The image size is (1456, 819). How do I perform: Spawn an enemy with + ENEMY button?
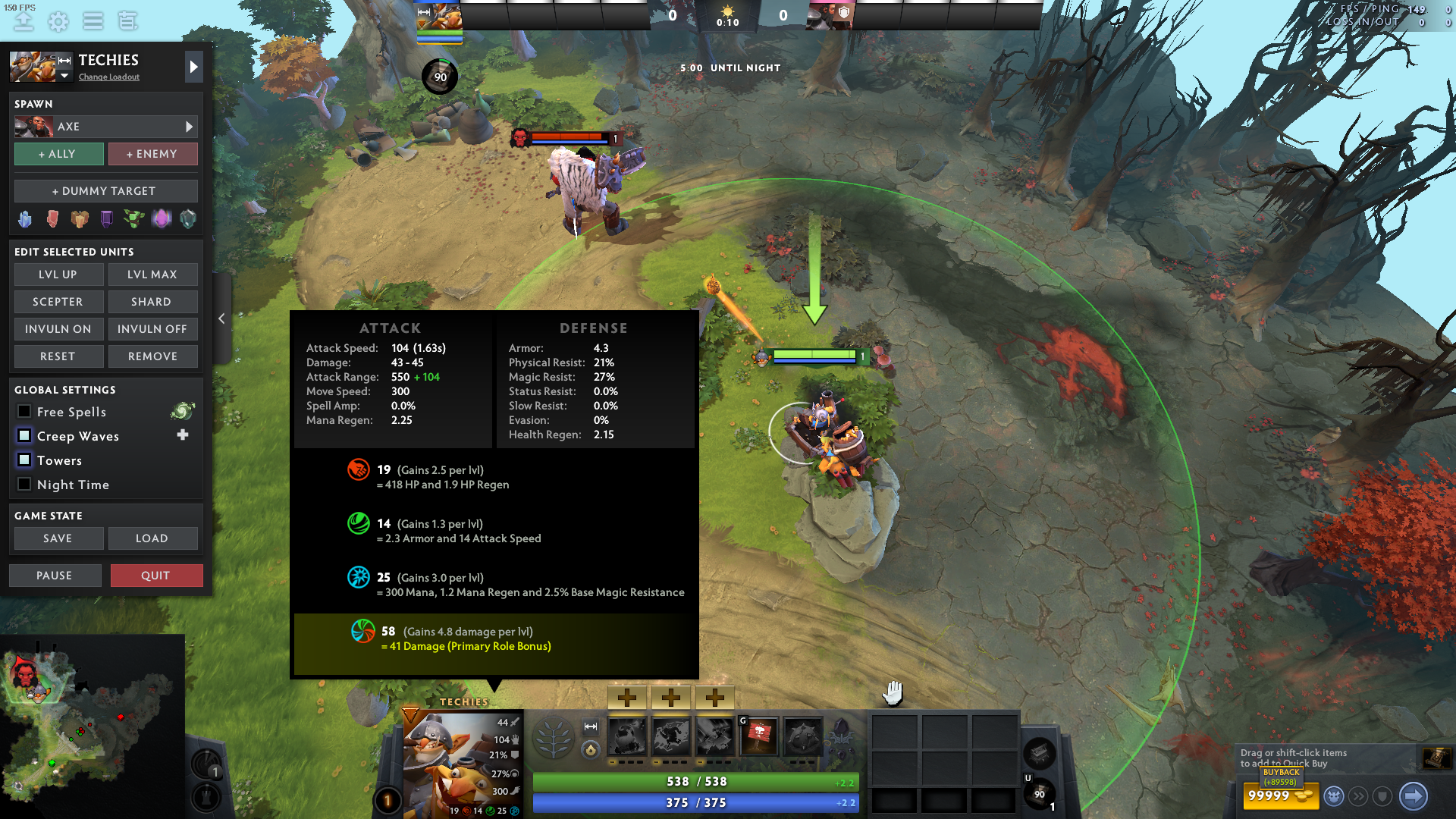(152, 154)
